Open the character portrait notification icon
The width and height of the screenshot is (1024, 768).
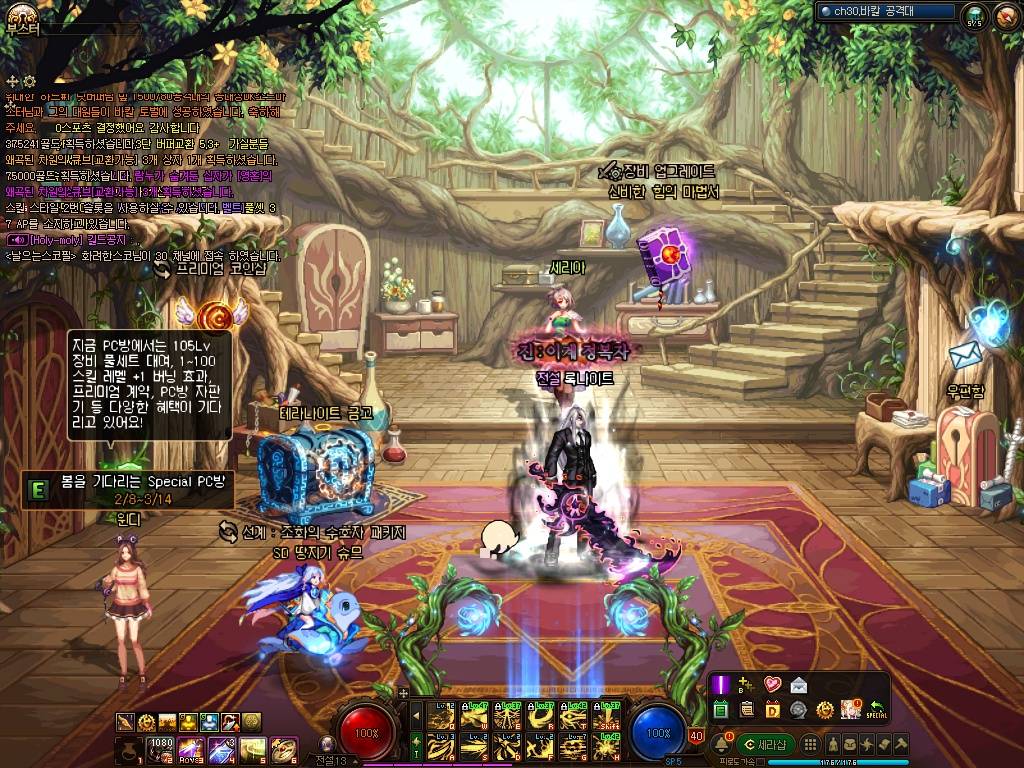click(851, 709)
